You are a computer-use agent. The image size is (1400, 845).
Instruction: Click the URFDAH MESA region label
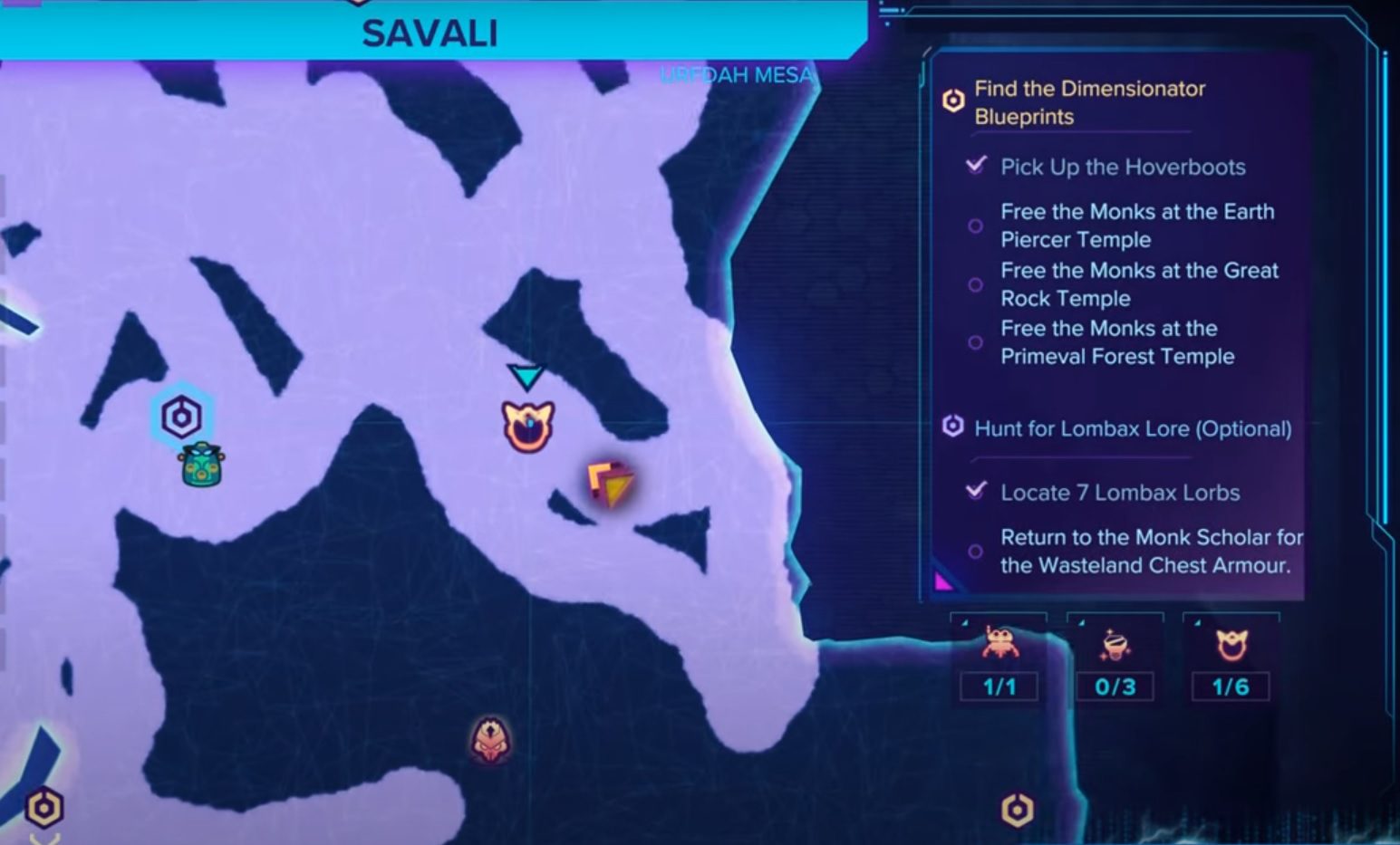[x=736, y=76]
